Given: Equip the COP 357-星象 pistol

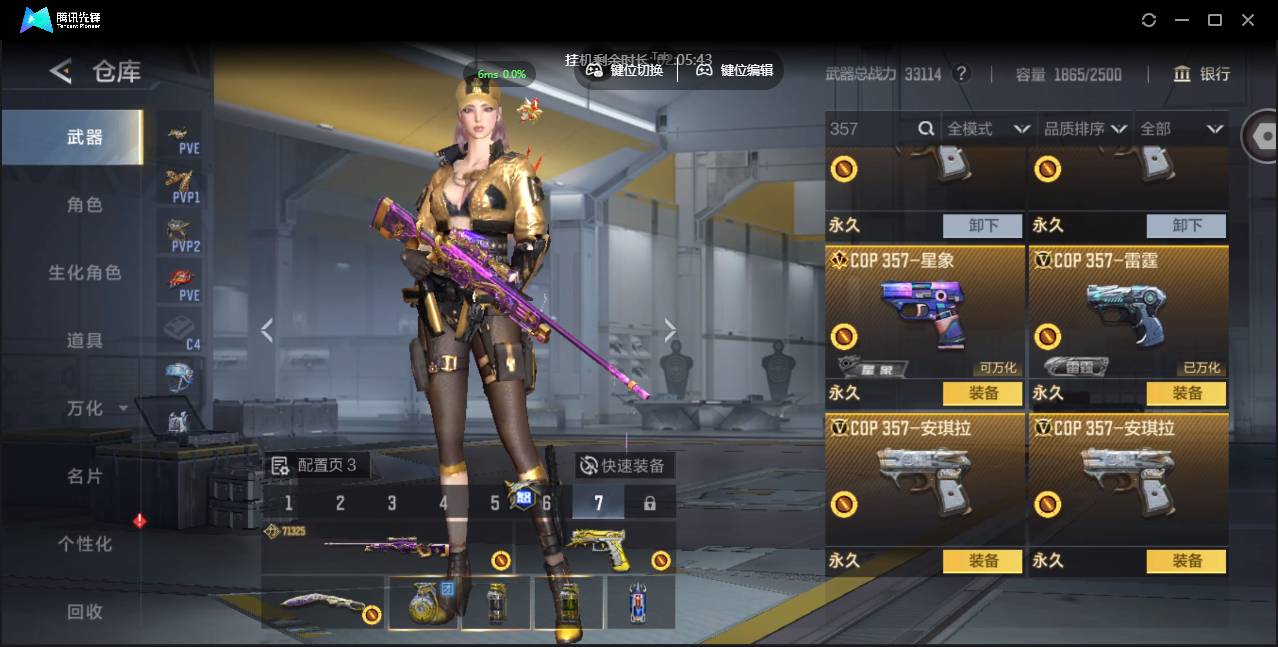Looking at the screenshot, I should coord(983,394).
